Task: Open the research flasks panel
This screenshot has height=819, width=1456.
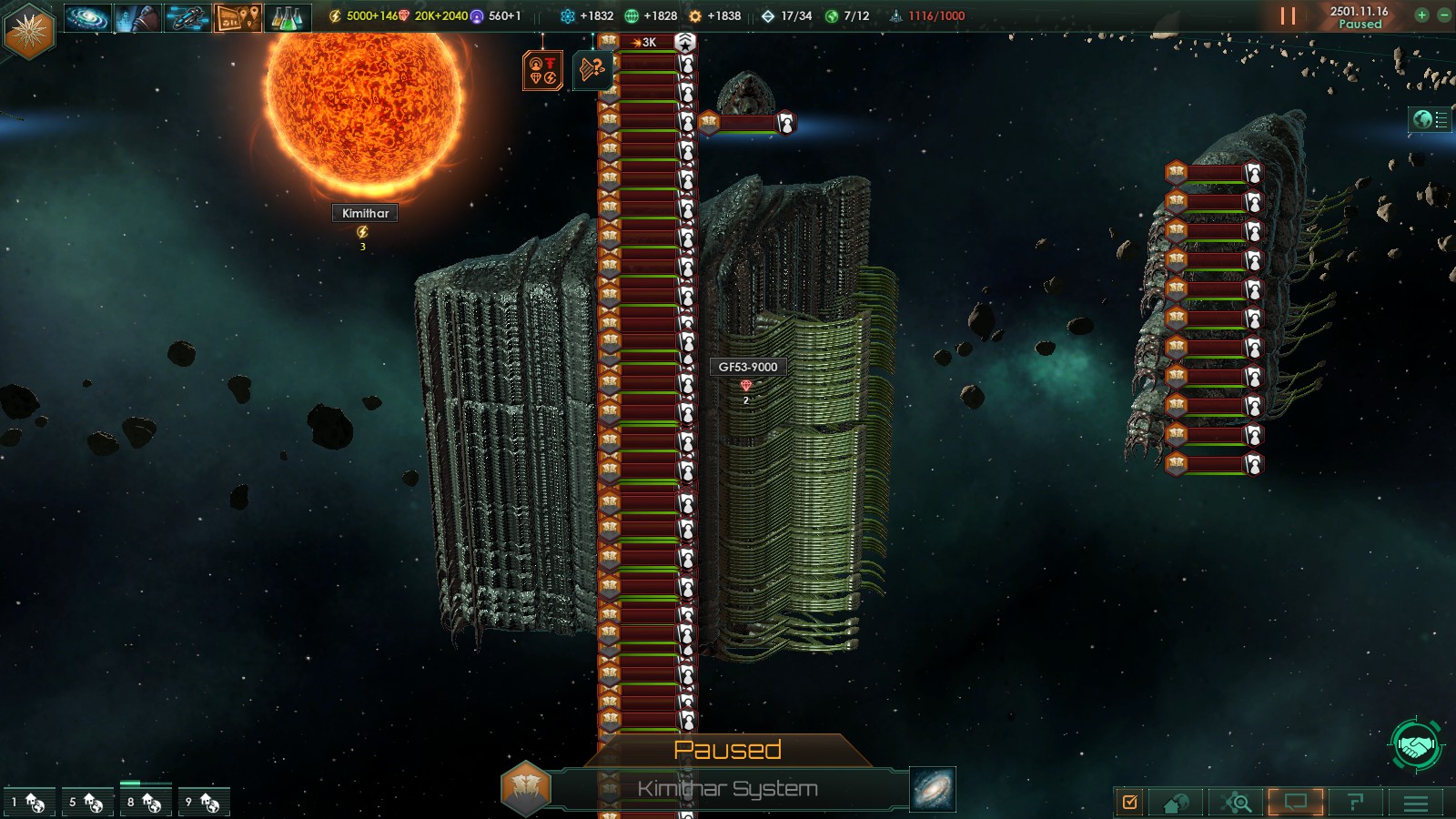Action: point(288,17)
